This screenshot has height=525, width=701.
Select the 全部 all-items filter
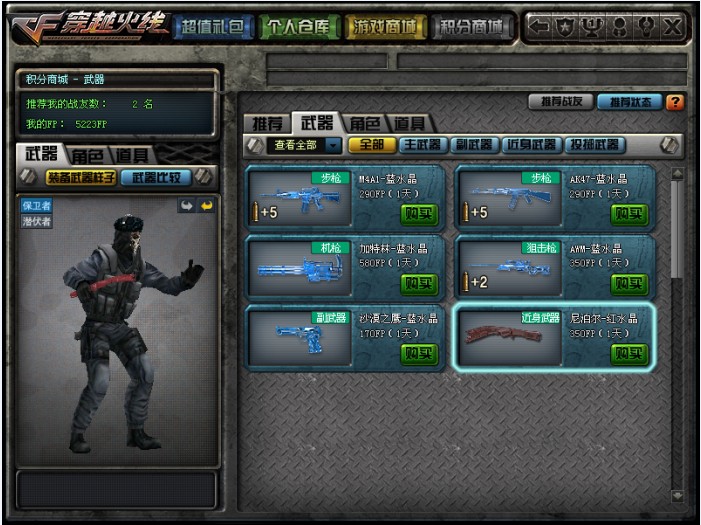372,145
